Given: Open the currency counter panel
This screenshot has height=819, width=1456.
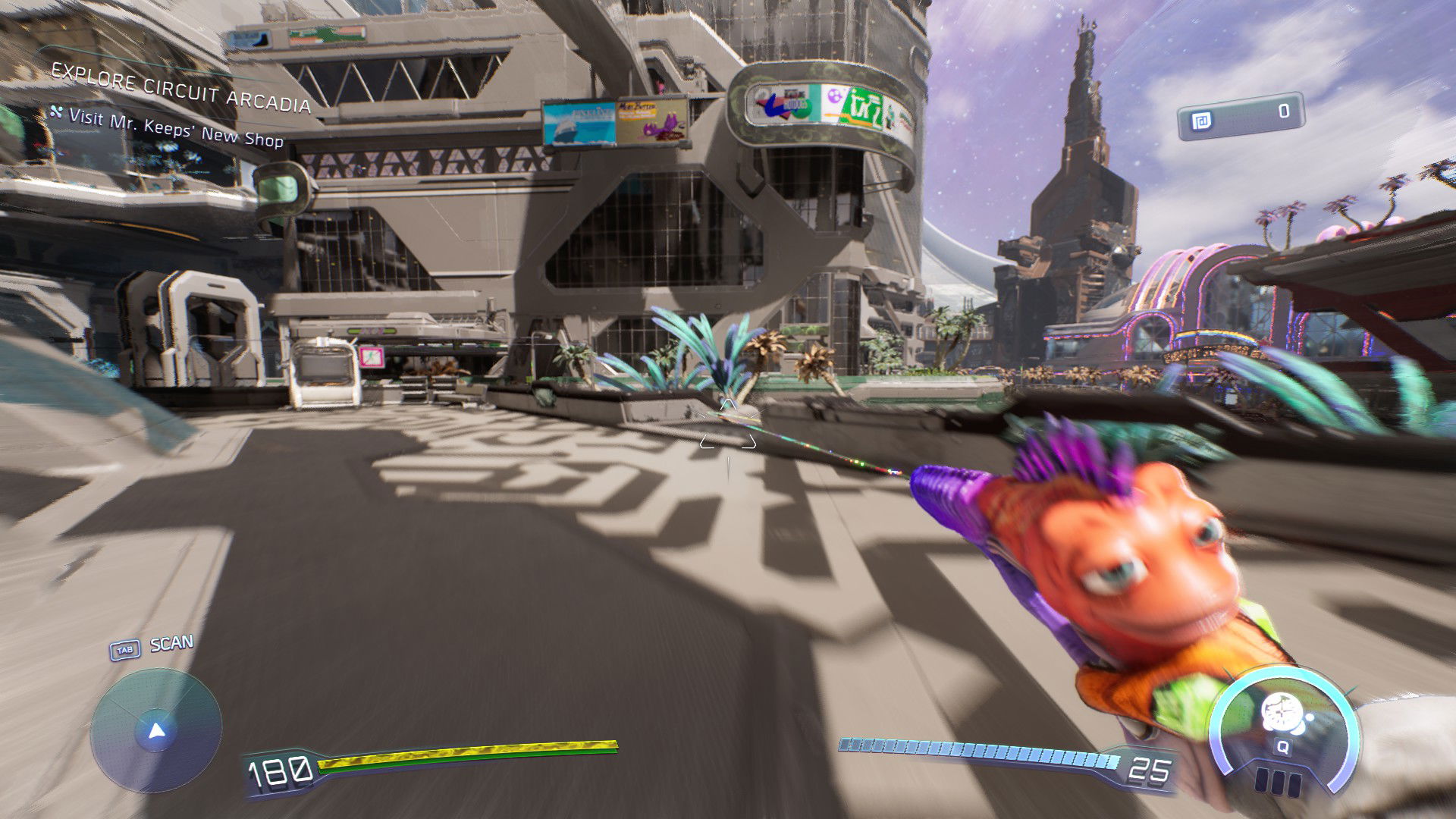Looking at the screenshot, I should coord(1241,115).
